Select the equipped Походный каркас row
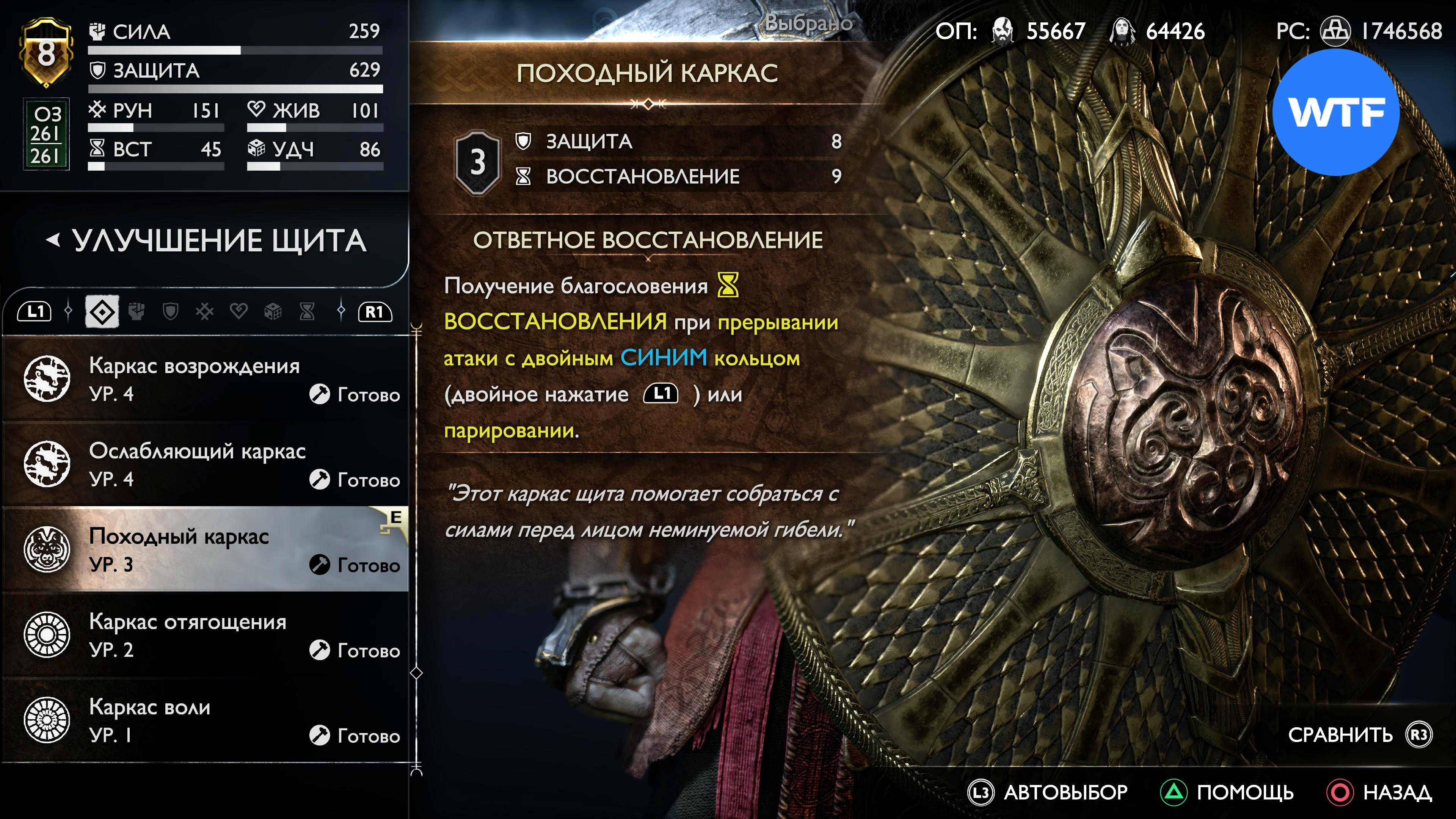Screen dimensions: 1456x819 coord(206,549)
